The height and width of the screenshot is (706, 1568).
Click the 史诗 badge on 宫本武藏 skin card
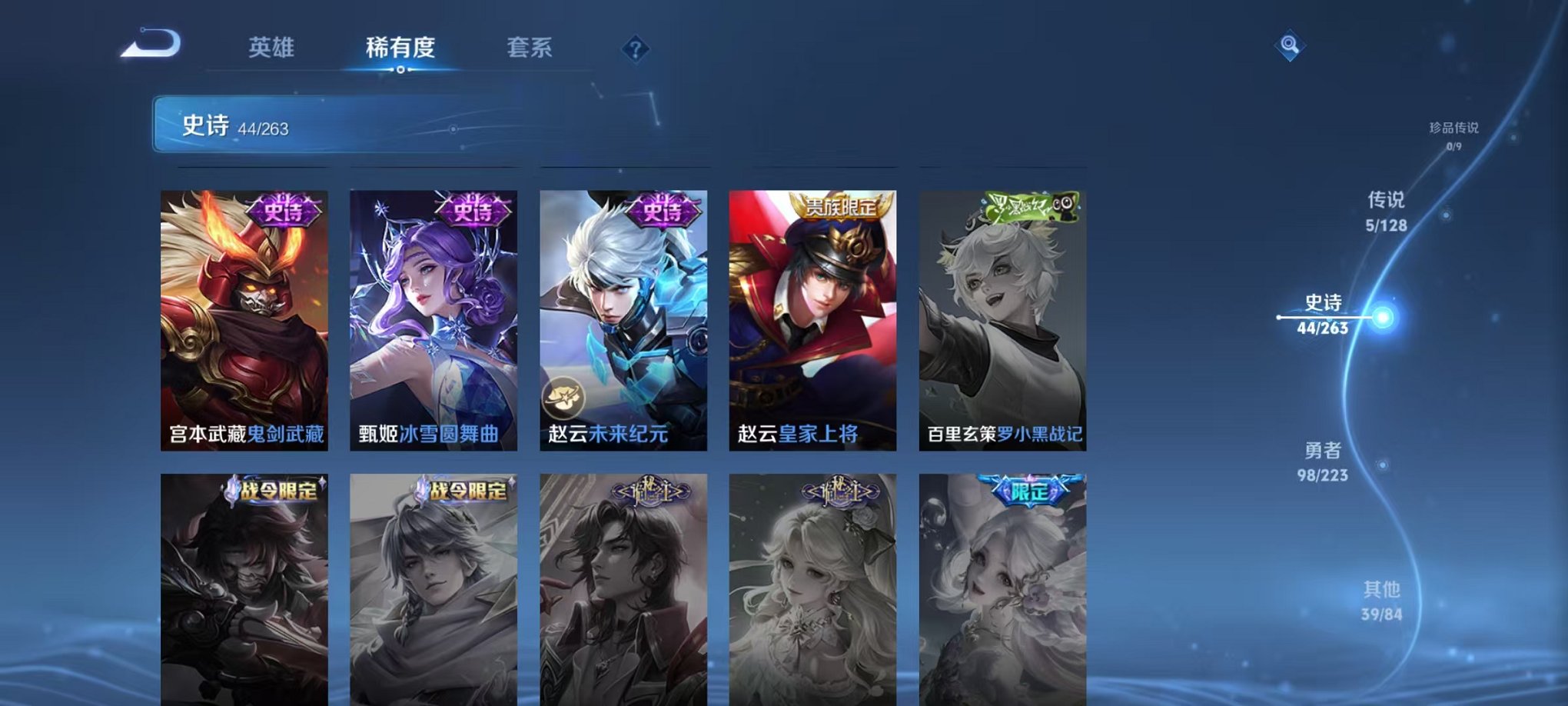tap(280, 209)
